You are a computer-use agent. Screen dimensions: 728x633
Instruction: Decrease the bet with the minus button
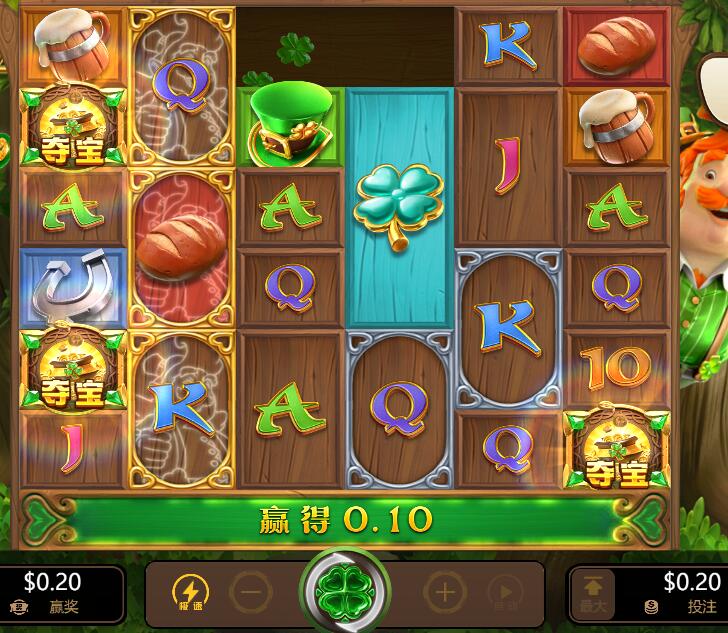(x=250, y=592)
